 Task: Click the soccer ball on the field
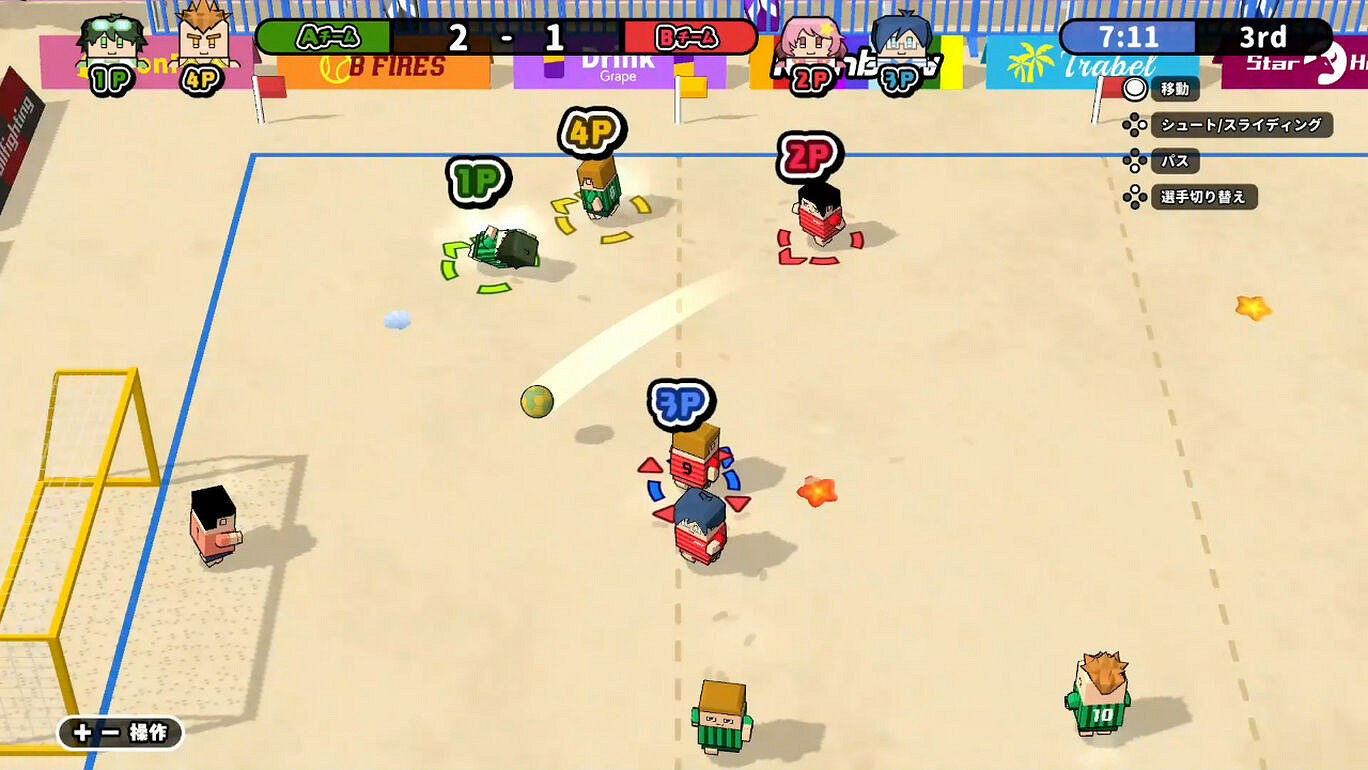coord(536,402)
